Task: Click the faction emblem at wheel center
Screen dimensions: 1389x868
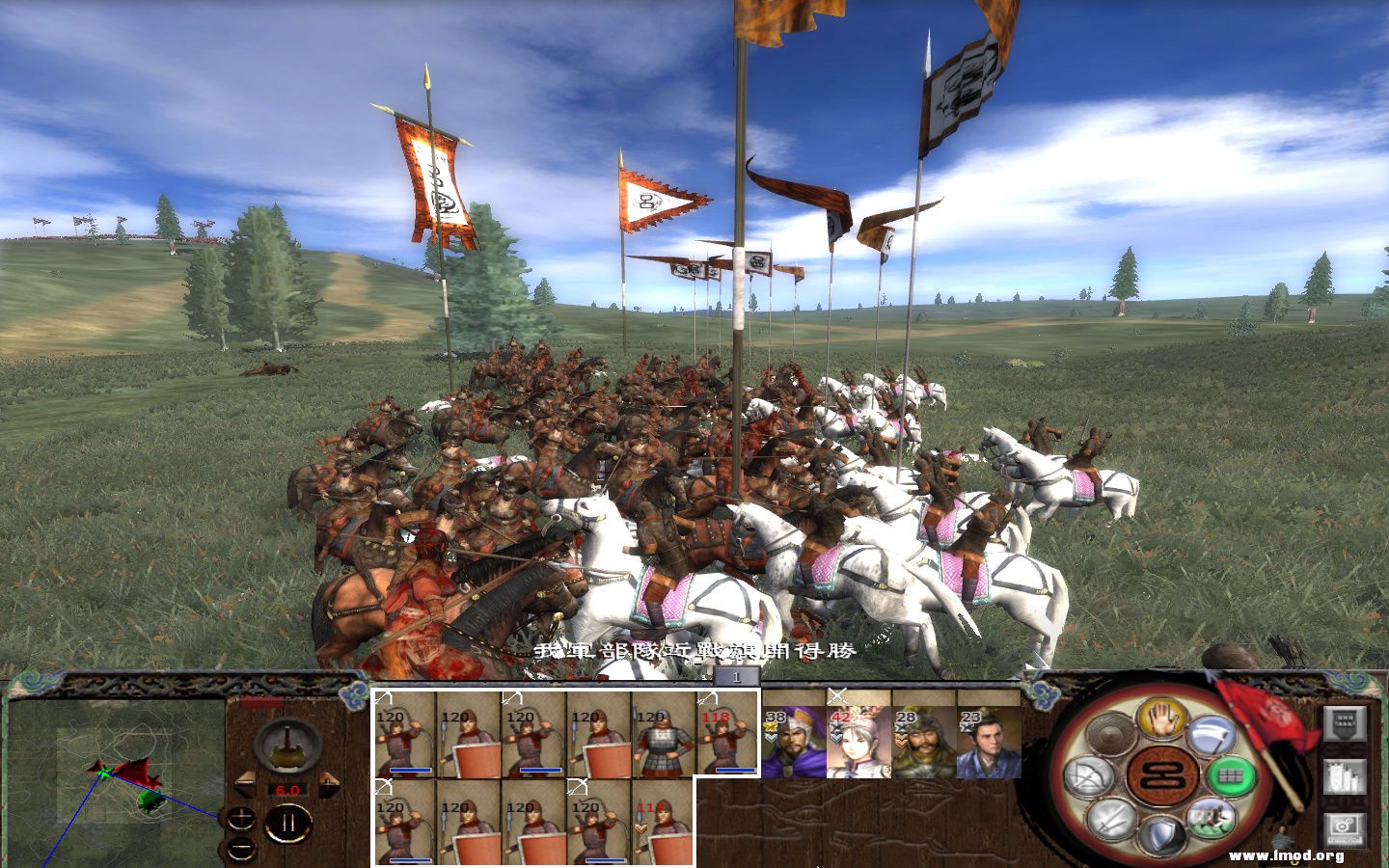Action: point(1162,775)
